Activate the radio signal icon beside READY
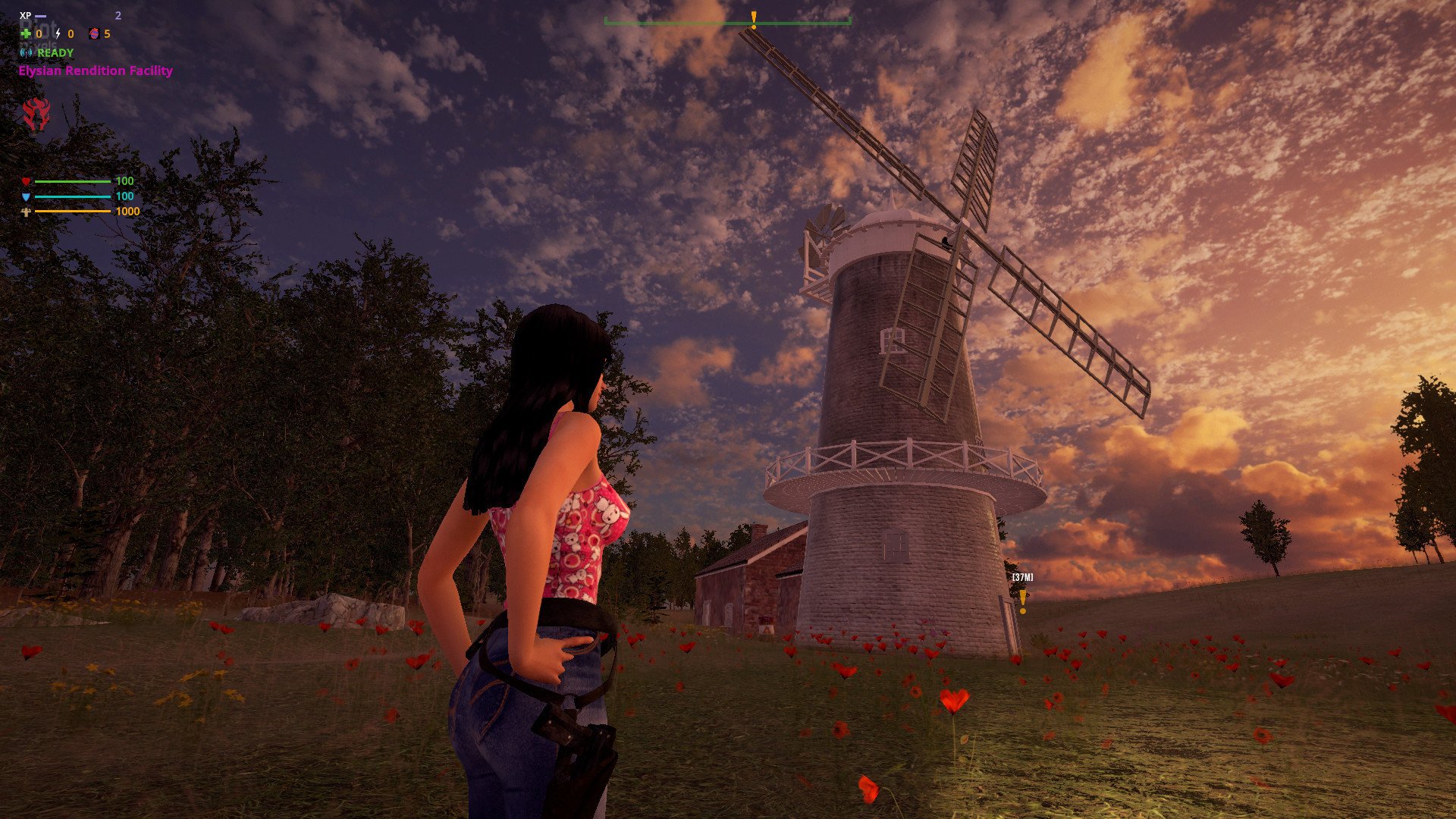Image resolution: width=1456 pixels, height=819 pixels. coord(27,53)
